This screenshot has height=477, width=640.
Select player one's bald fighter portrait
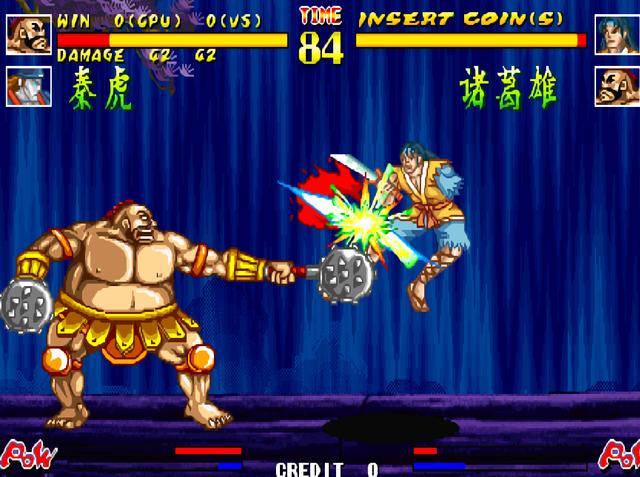tap(28, 34)
